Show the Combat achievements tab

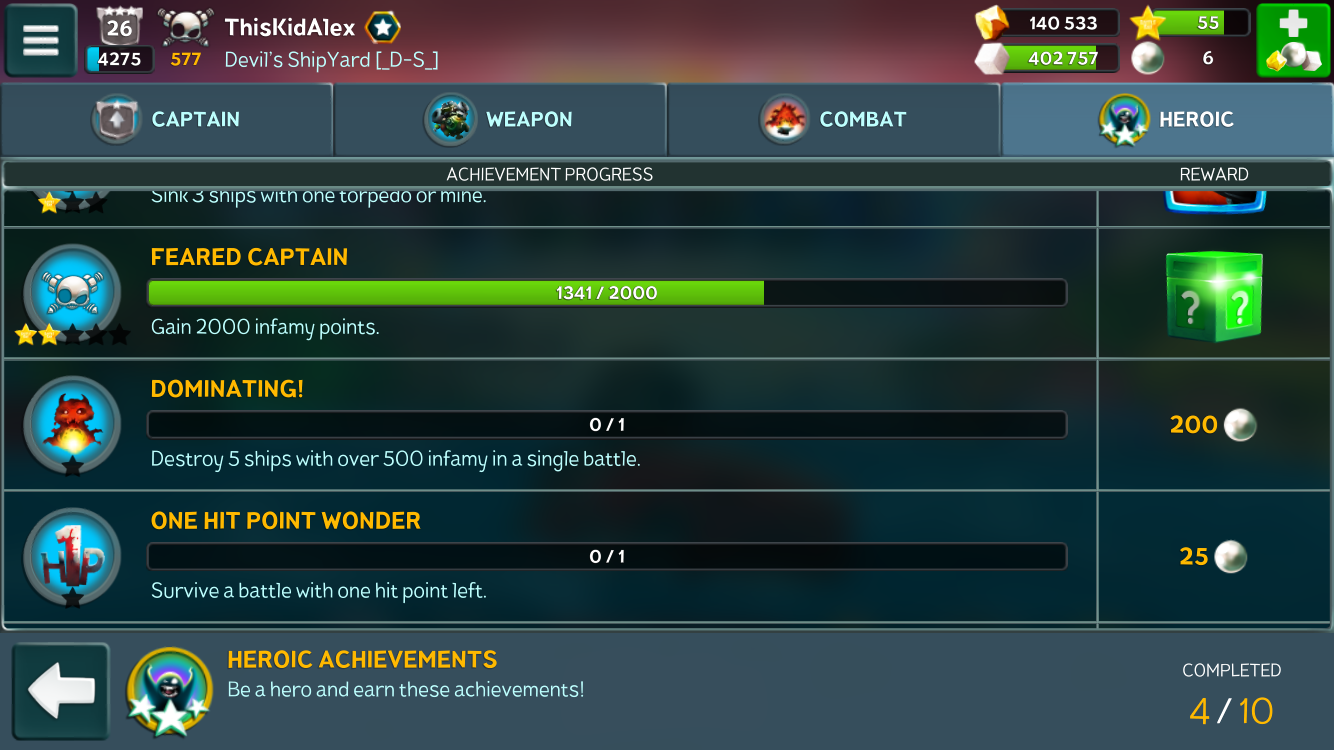coord(833,119)
